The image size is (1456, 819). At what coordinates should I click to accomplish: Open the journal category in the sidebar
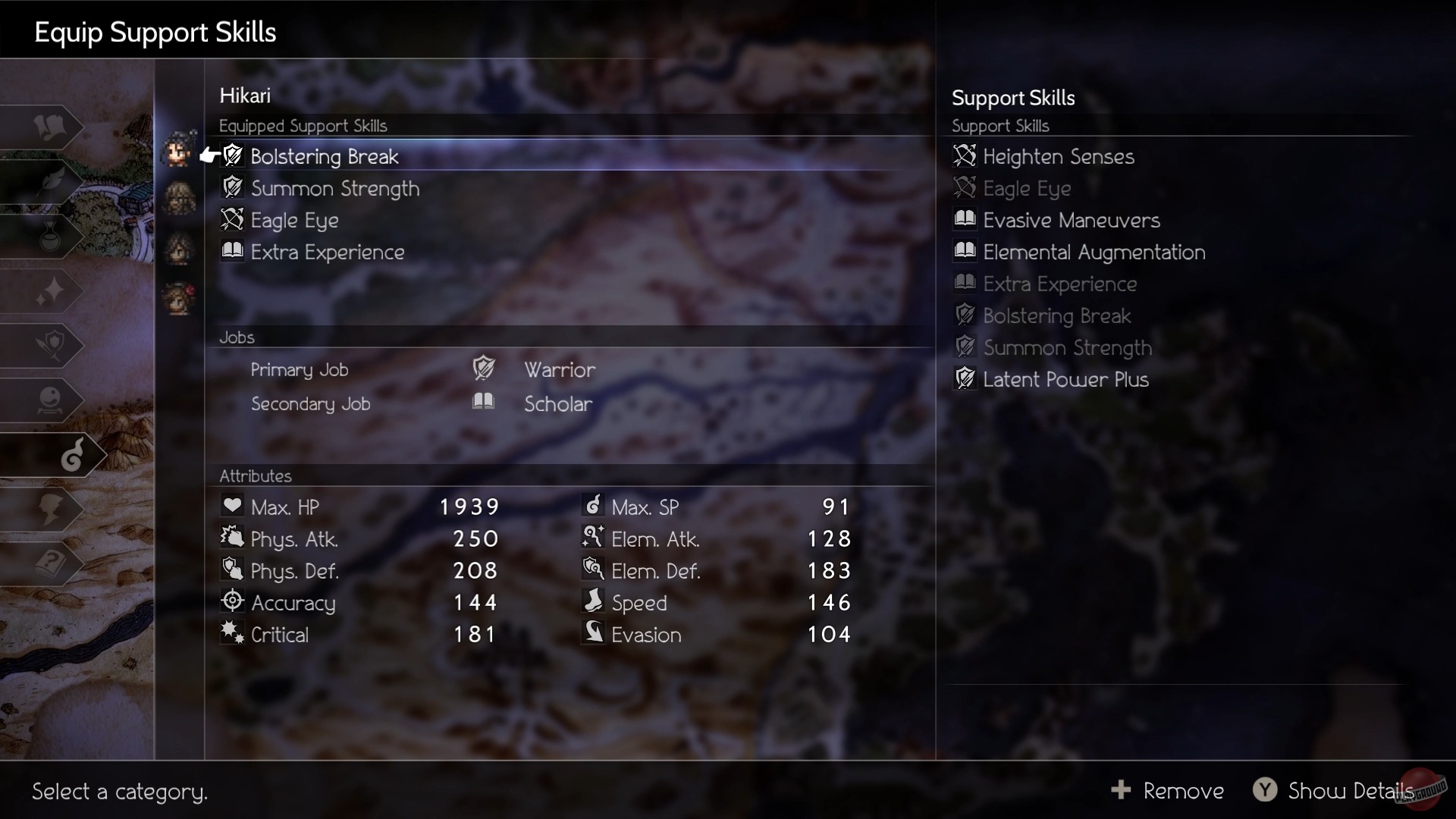click(x=49, y=127)
